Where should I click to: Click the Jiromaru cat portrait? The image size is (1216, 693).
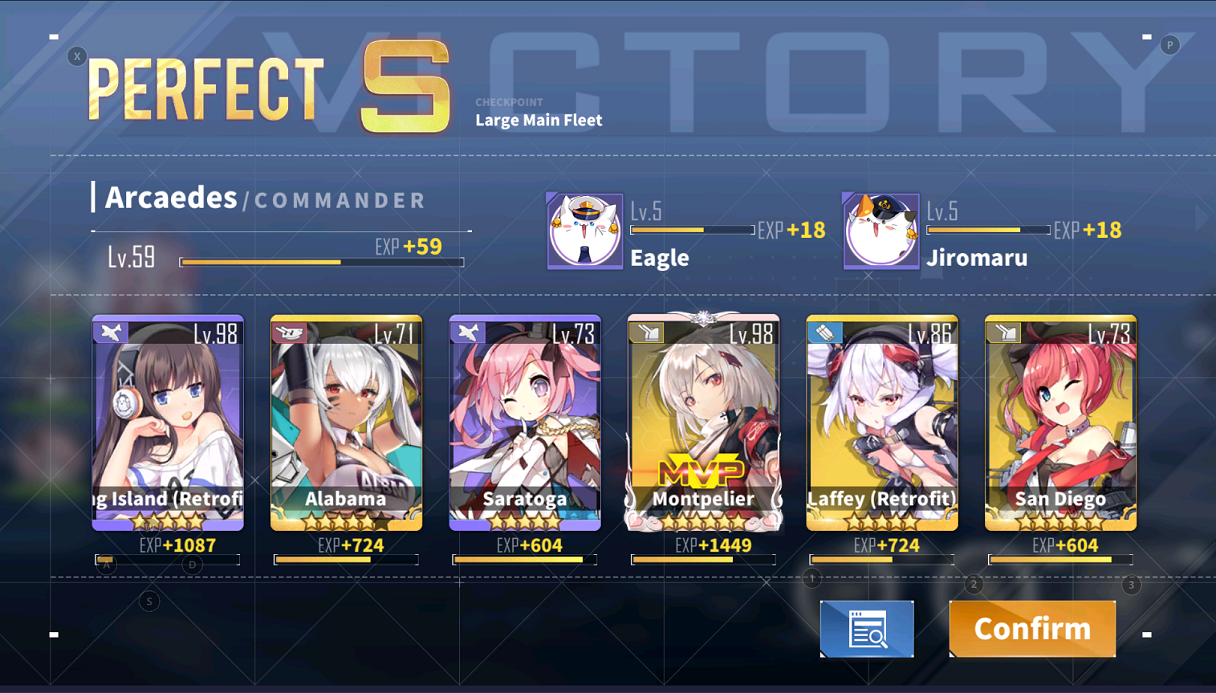(x=881, y=232)
